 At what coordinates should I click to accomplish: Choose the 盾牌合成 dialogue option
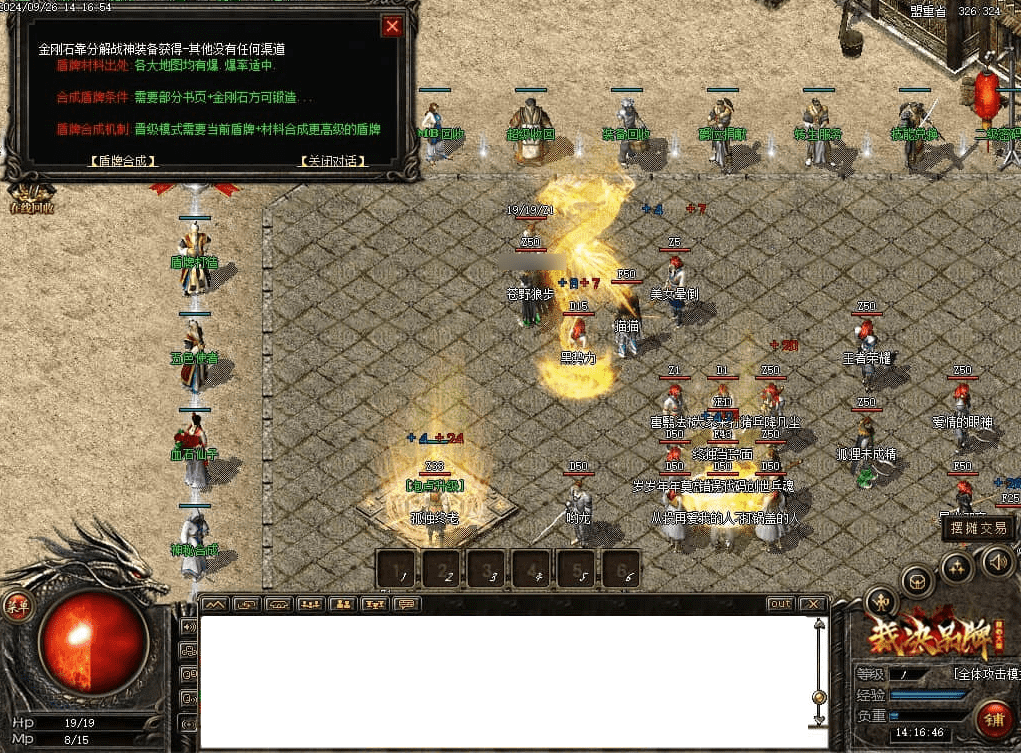pos(122,160)
